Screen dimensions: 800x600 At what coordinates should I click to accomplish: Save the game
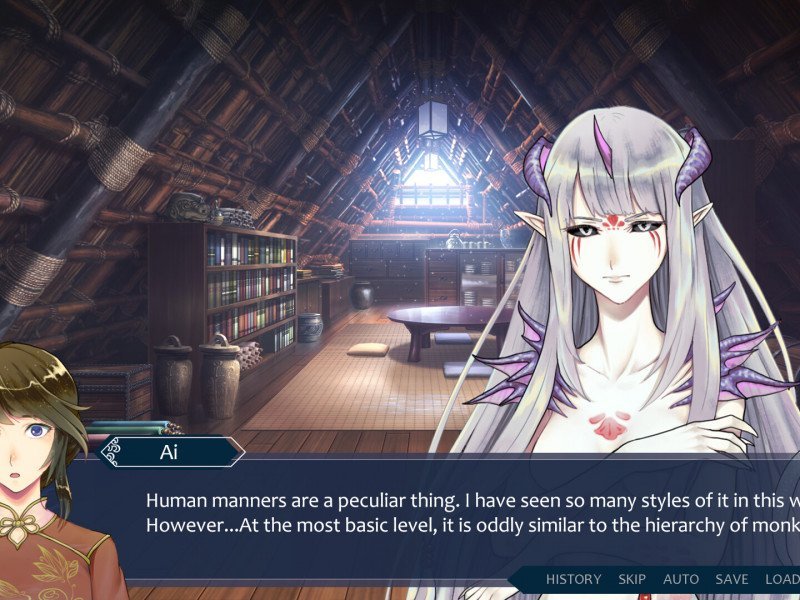click(732, 579)
